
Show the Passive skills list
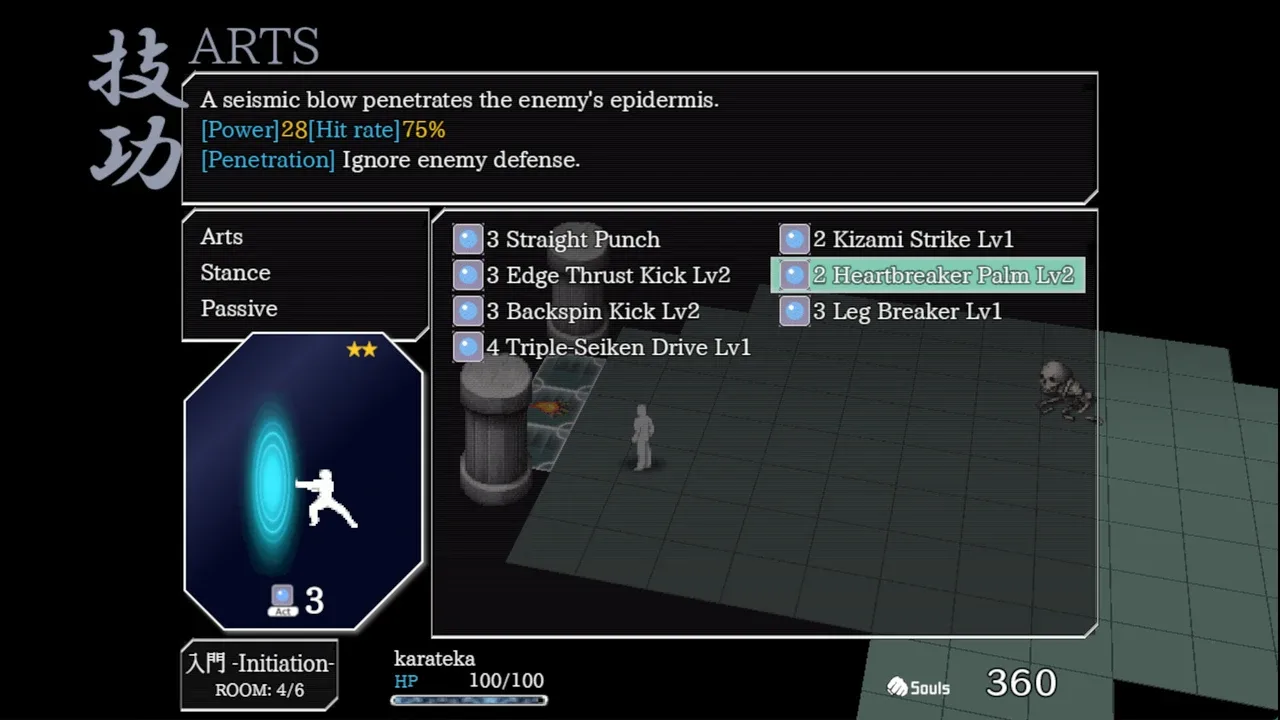pyautogui.click(x=239, y=309)
